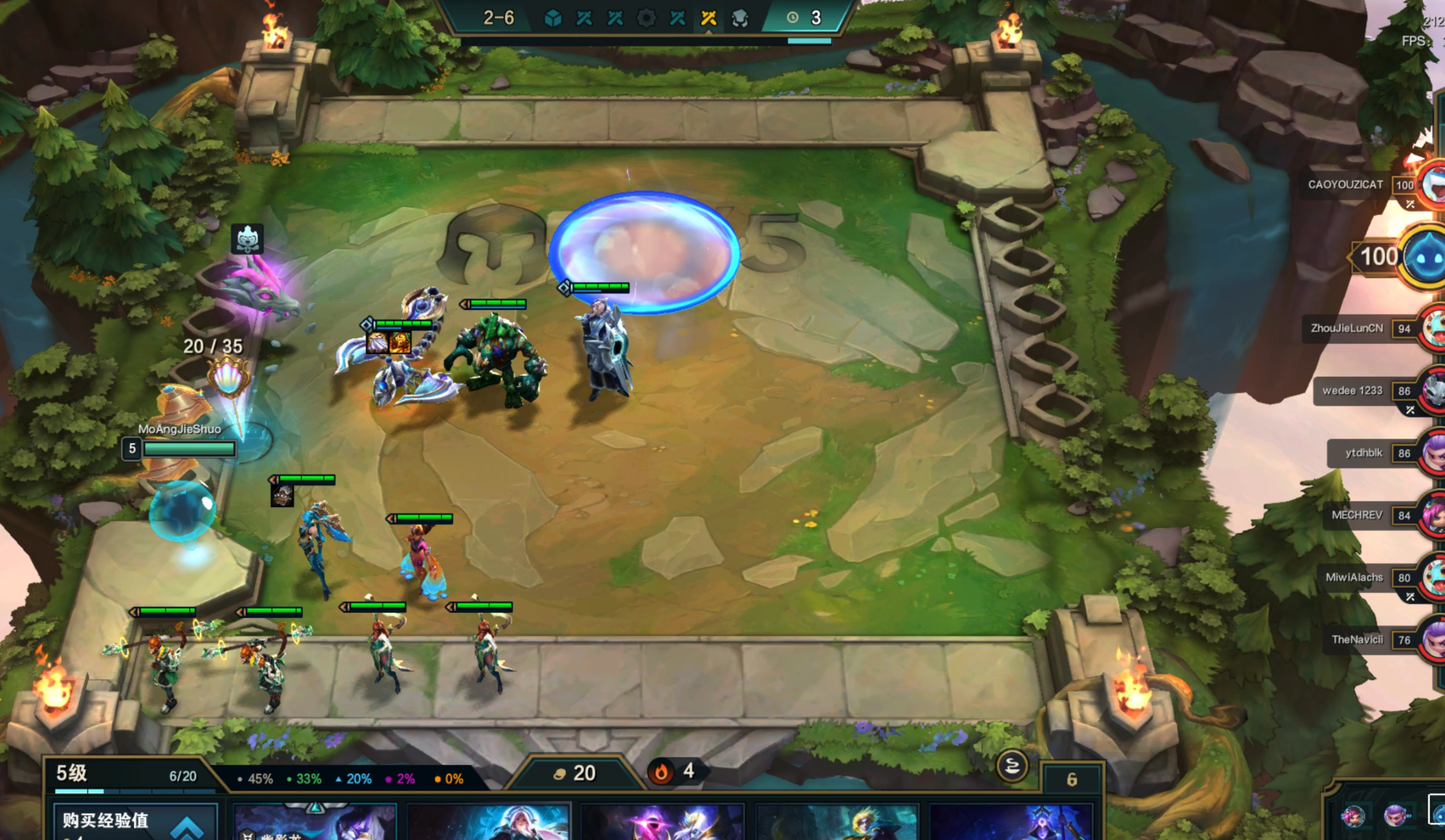Click the gold coin counter showing 20
This screenshot has width=1445, height=840.
(575, 773)
